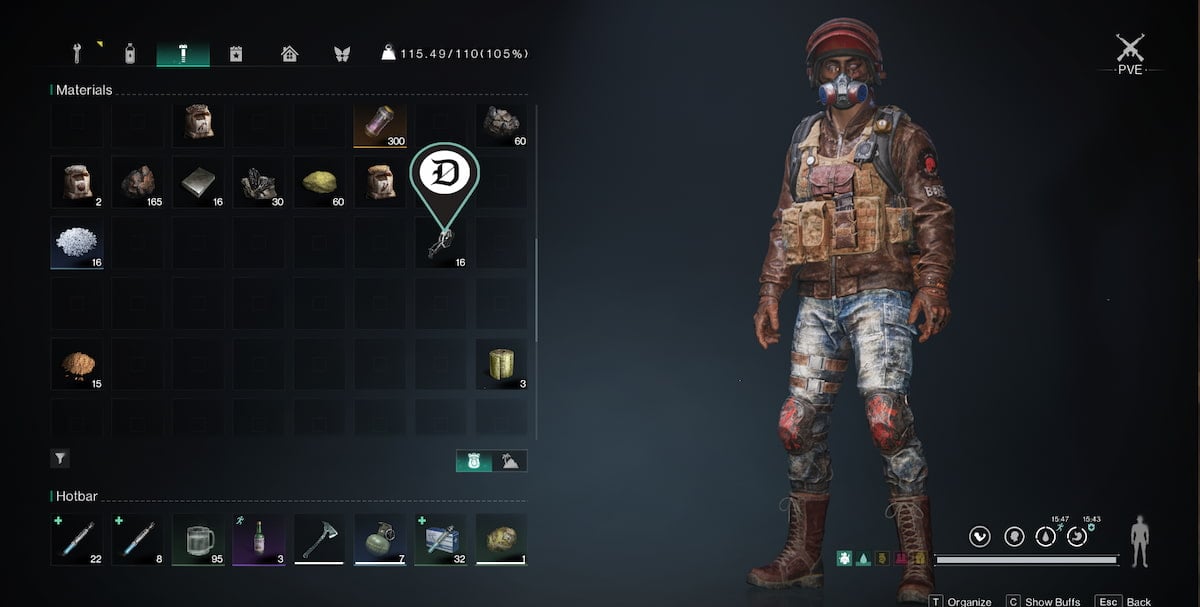Open the inventory filter funnel
This screenshot has height=607, width=1200.
point(60,459)
